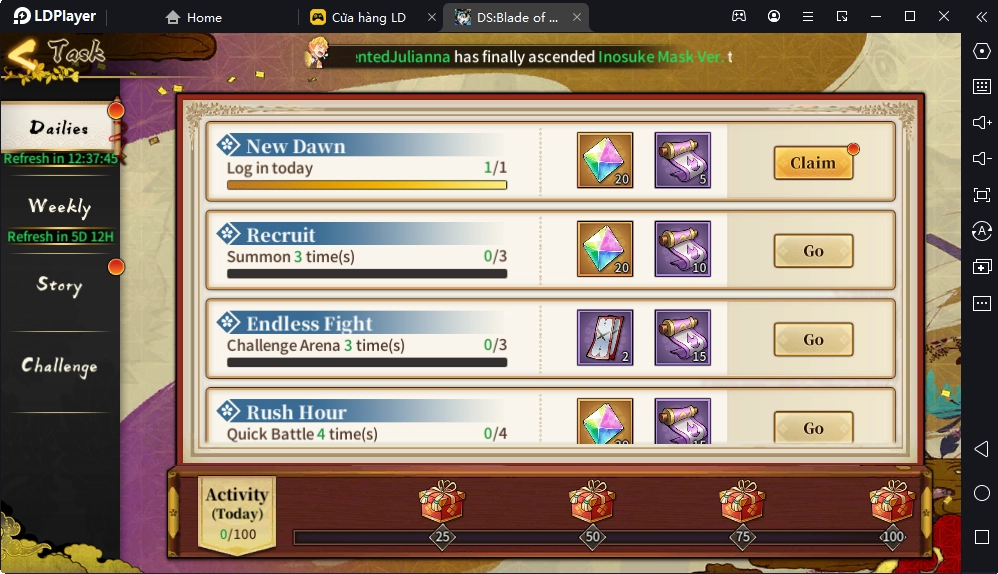Screen dimensions: 998x574
Task: Inspect the Endless Fight ticket reward icon
Action: pos(605,337)
